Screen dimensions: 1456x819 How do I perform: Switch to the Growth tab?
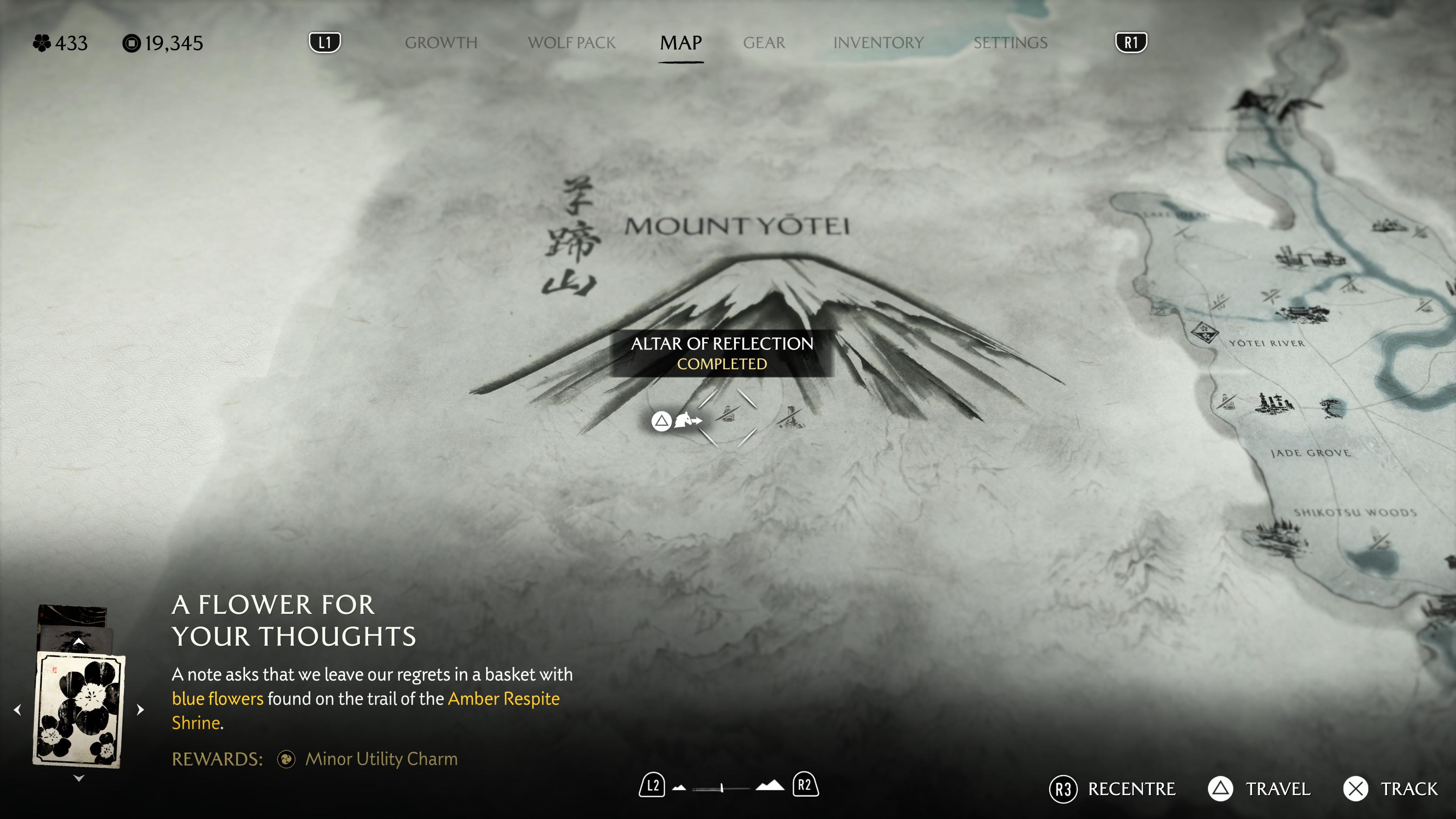pyautogui.click(x=441, y=43)
